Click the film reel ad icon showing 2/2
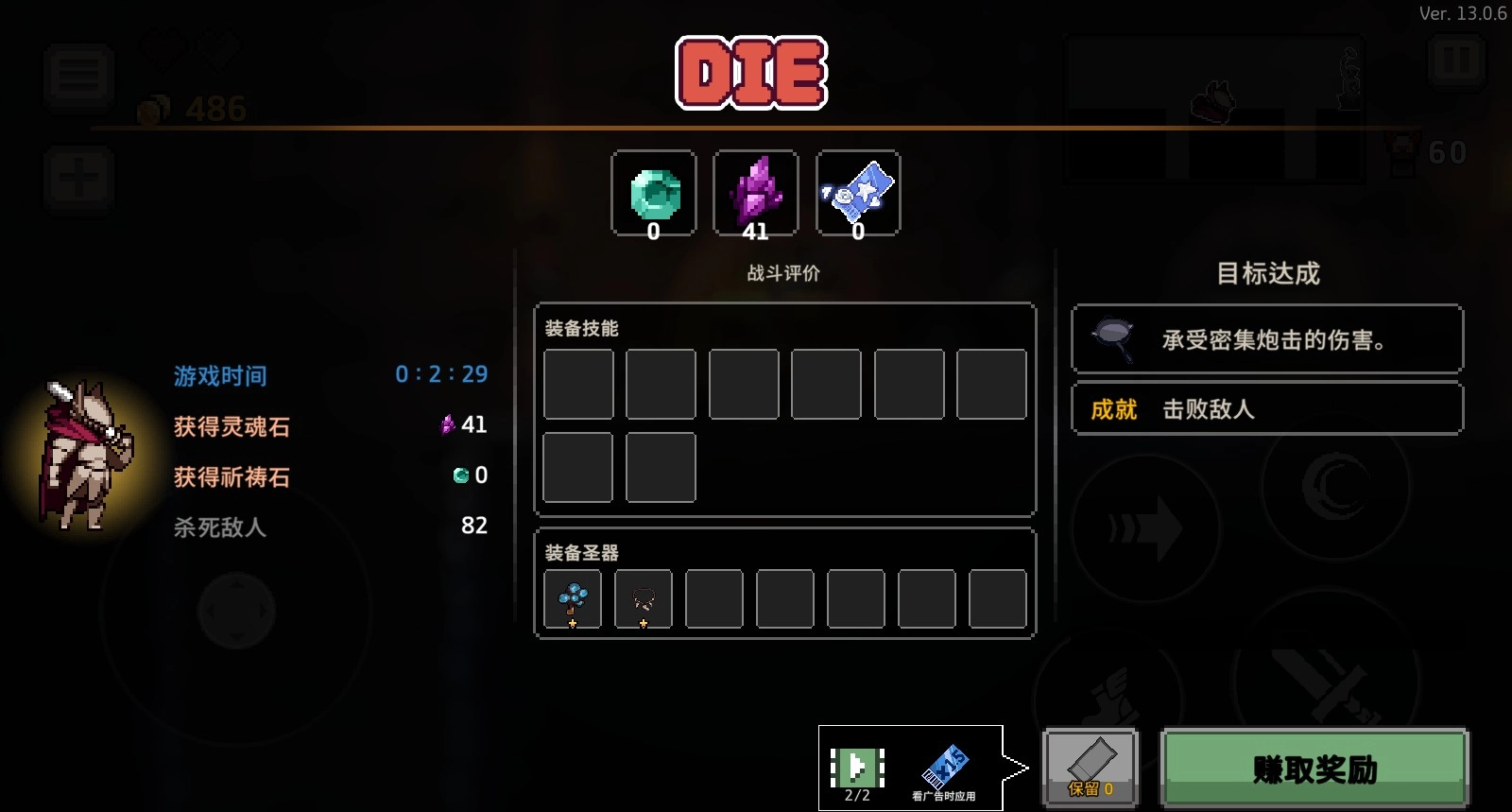Viewport: 1512px width, 812px height. tap(855, 766)
